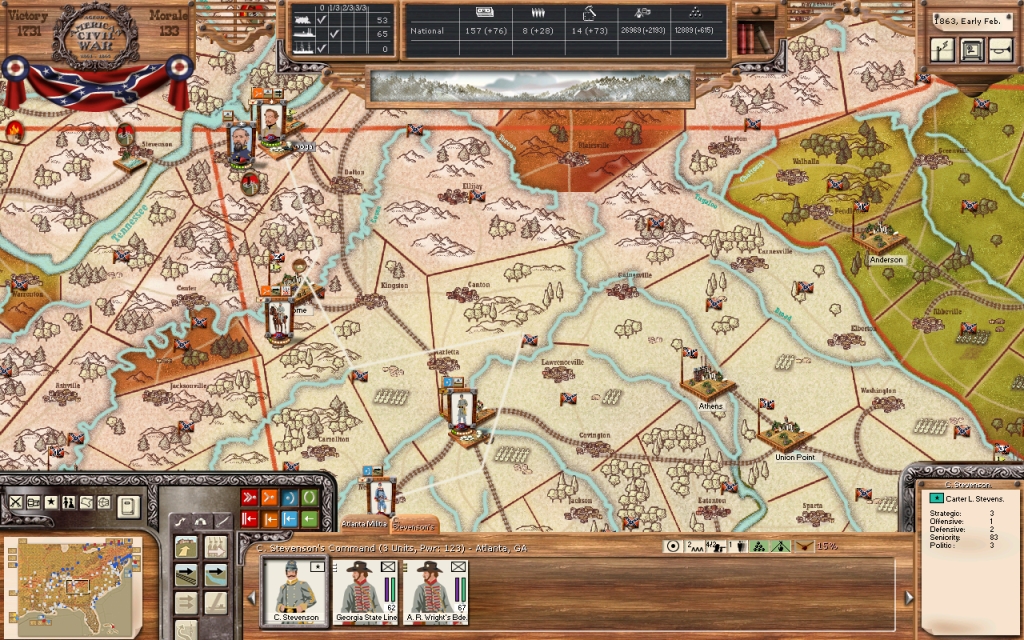Click the river movement order button

(215, 575)
